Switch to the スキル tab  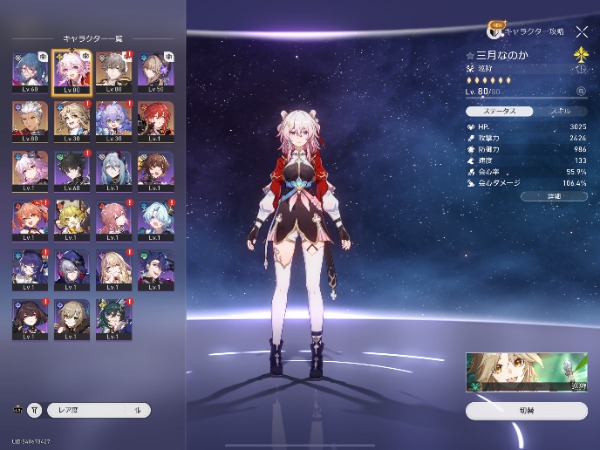pos(558,110)
